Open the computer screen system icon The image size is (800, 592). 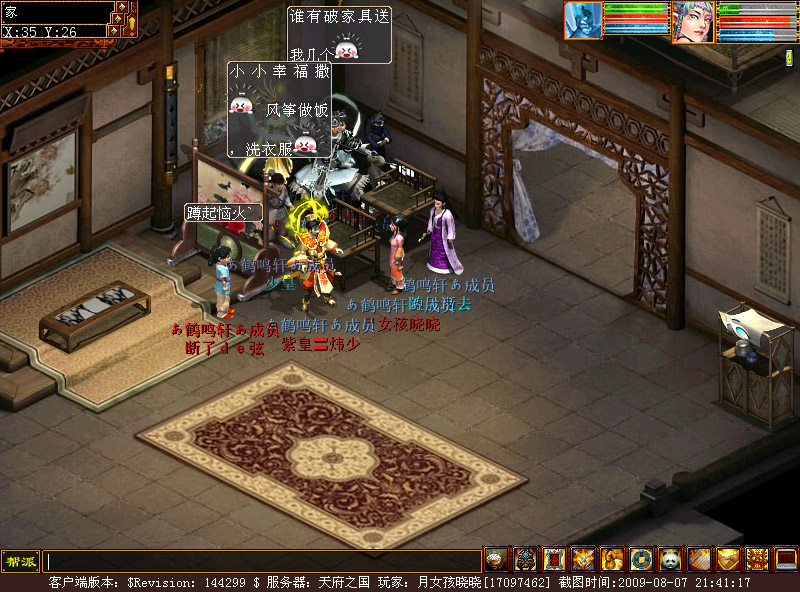point(786,559)
